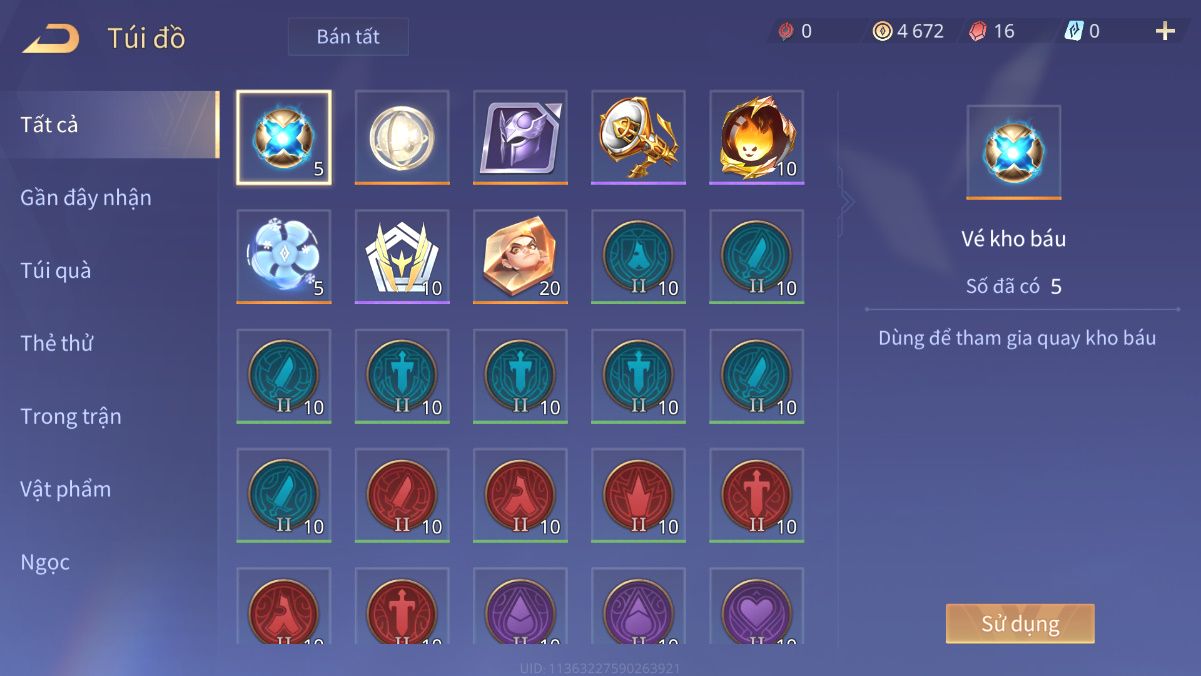Select the golden megaphone item
The width and height of the screenshot is (1201, 676).
coord(638,137)
